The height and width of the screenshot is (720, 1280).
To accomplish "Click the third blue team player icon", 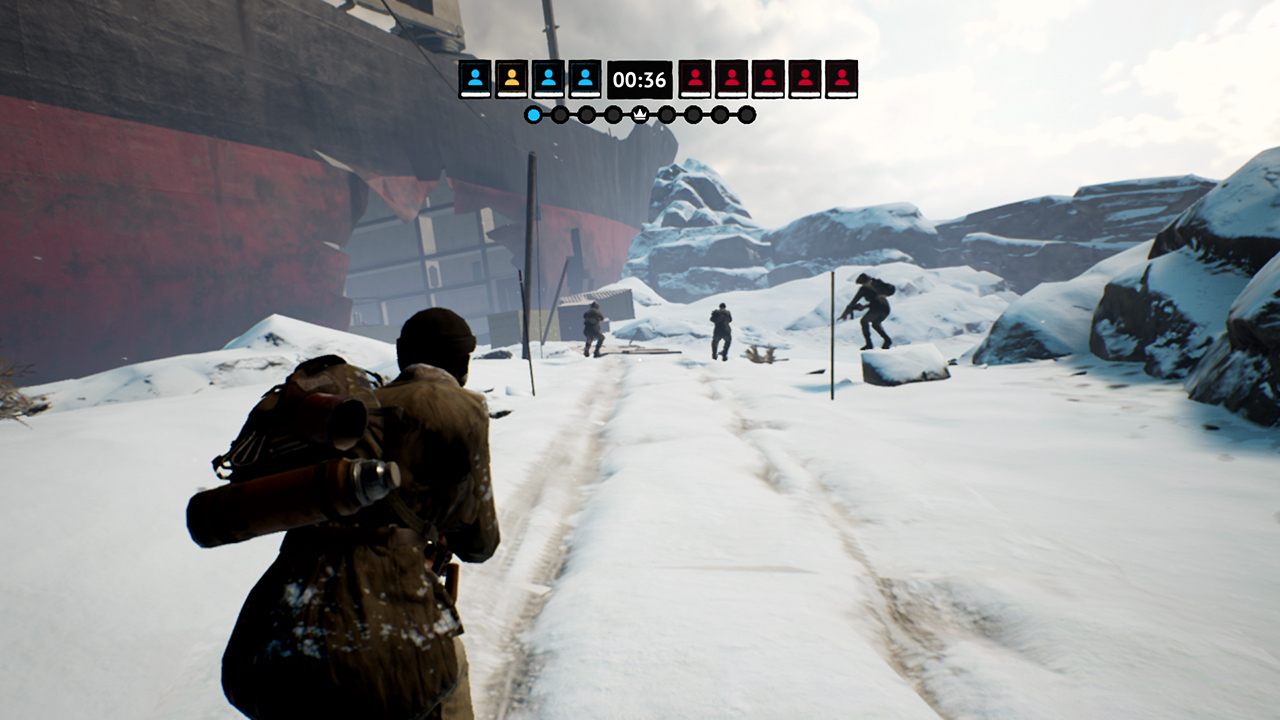I will 548,78.
